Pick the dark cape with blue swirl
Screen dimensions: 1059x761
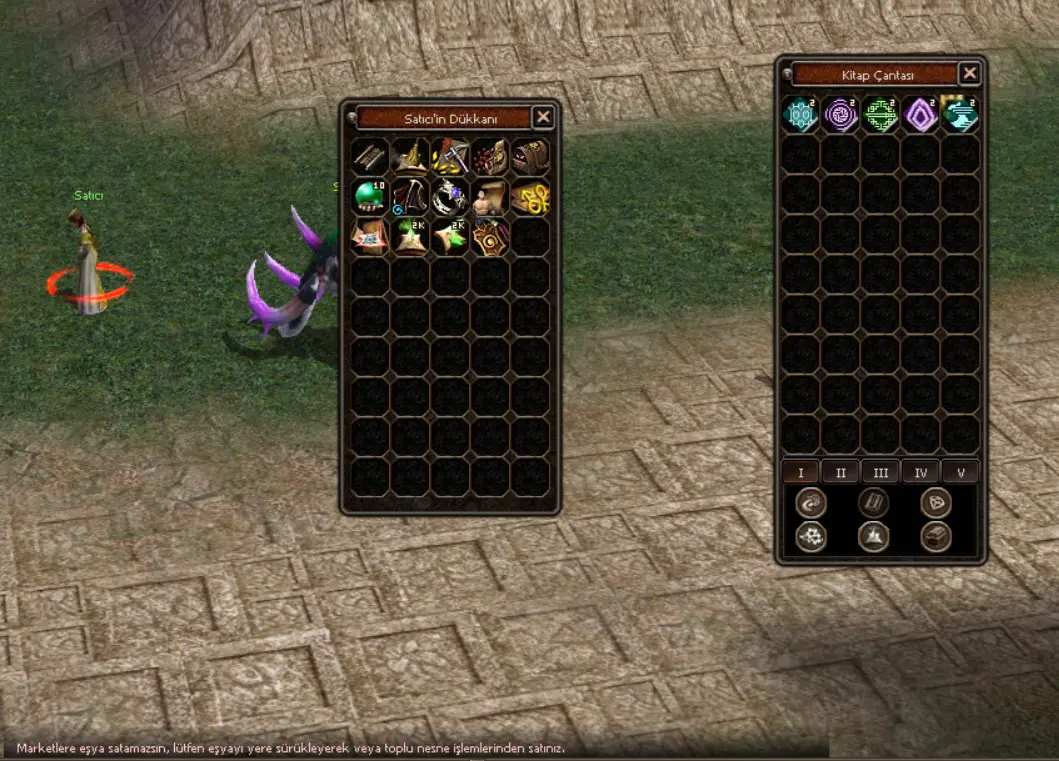[410, 197]
